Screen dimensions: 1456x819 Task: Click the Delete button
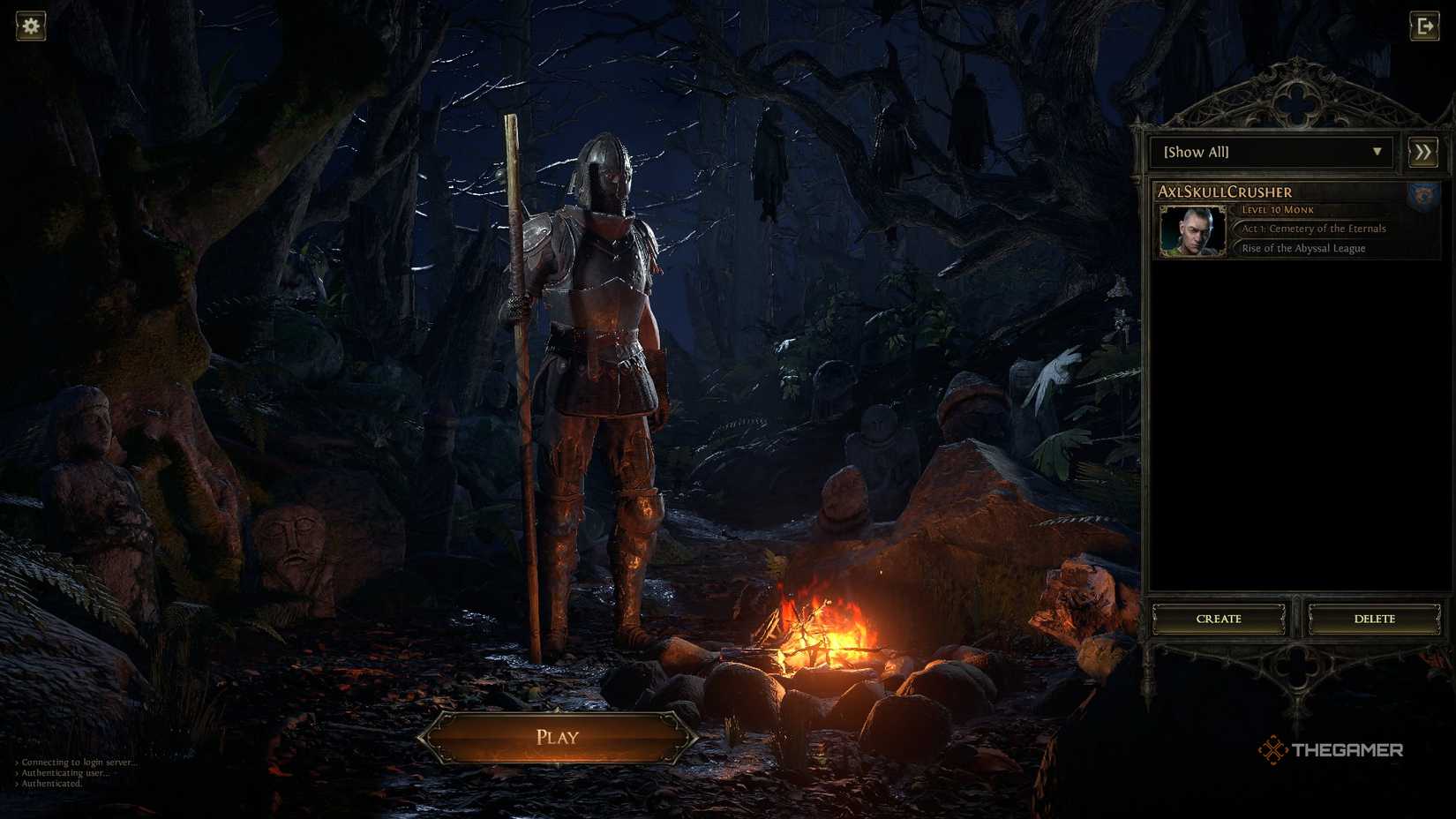pos(1374,619)
